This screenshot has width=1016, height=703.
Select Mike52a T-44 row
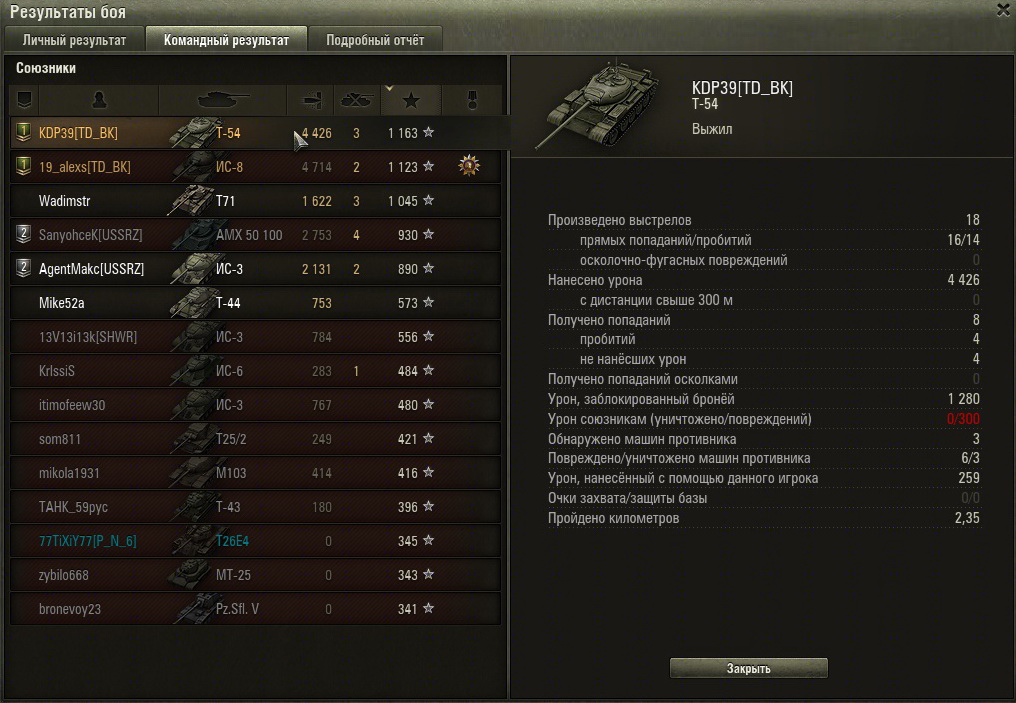[255, 303]
